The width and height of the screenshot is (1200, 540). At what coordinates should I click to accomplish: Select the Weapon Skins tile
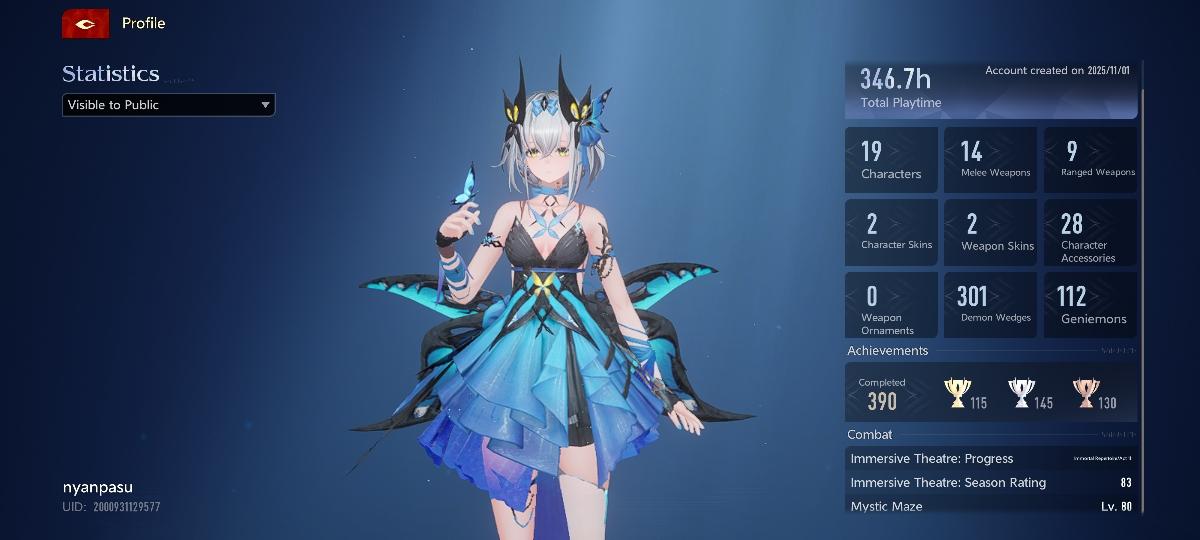(x=990, y=232)
